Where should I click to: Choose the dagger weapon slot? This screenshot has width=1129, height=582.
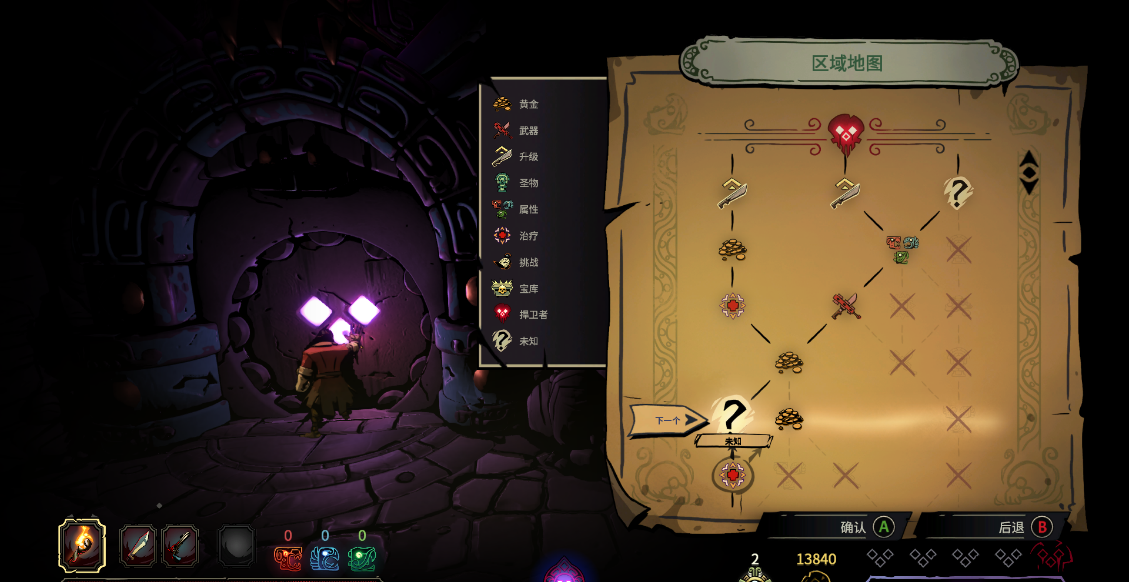(138, 546)
